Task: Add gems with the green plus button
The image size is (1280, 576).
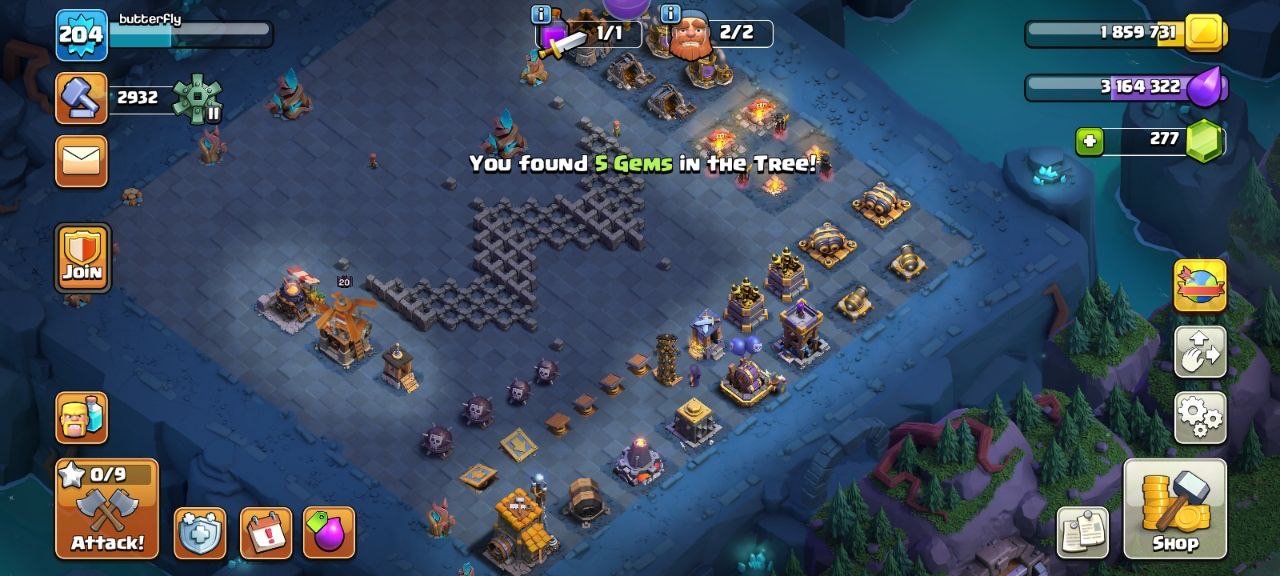Action: [x=1089, y=142]
